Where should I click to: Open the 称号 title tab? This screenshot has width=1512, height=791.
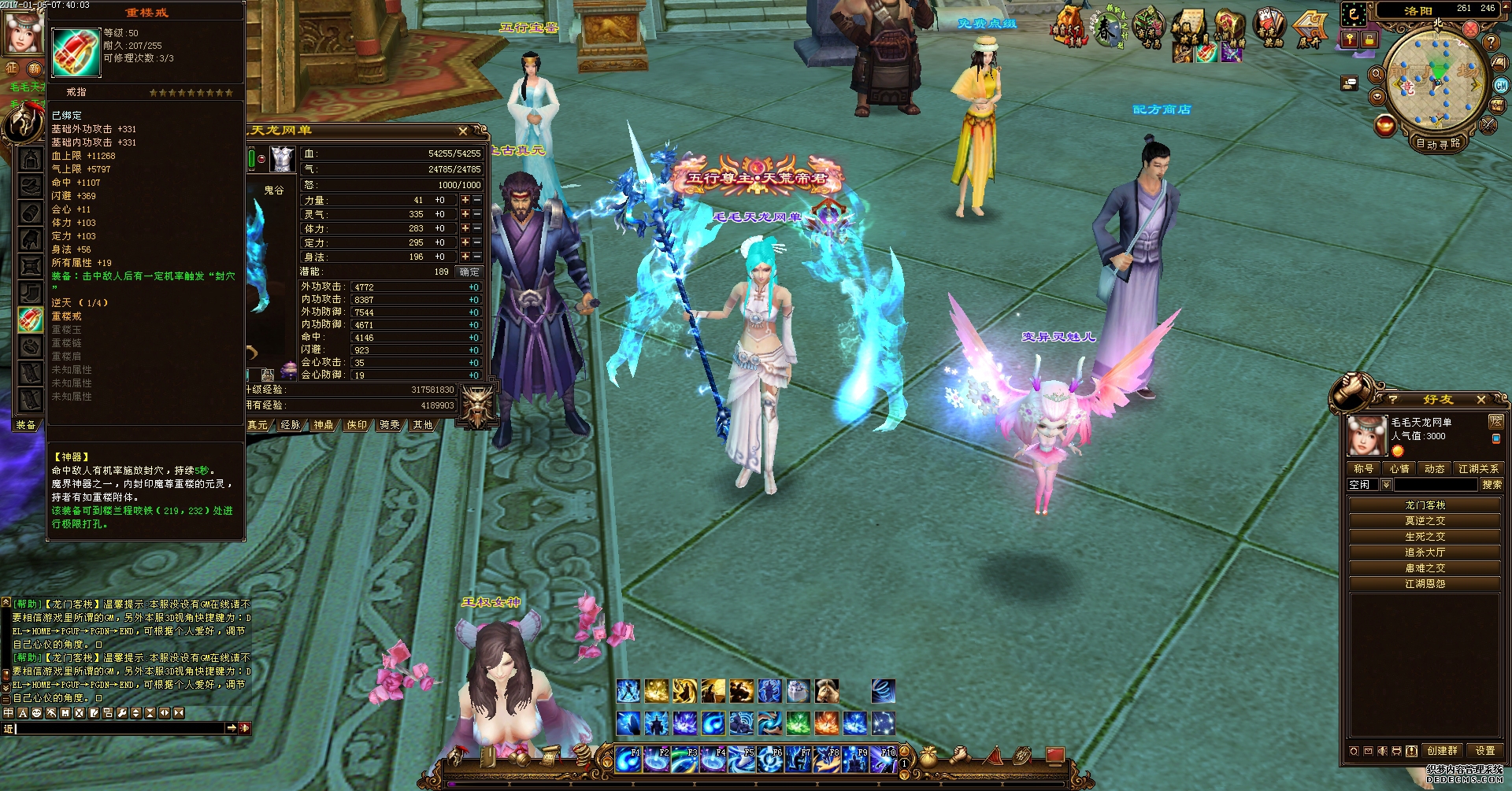(x=1363, y=468)
